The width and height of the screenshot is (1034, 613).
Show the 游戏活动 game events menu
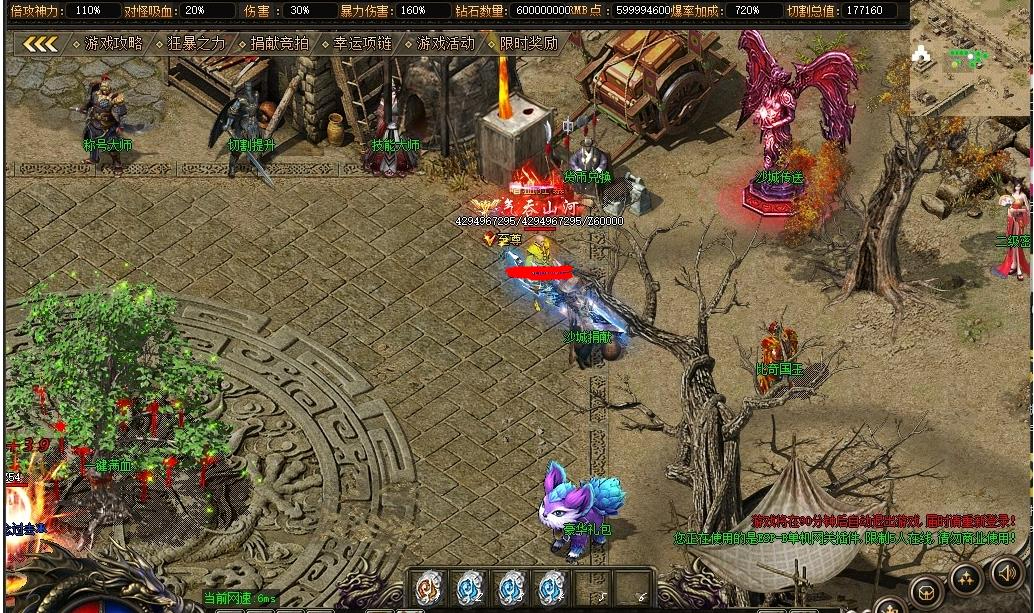point(446,44)
